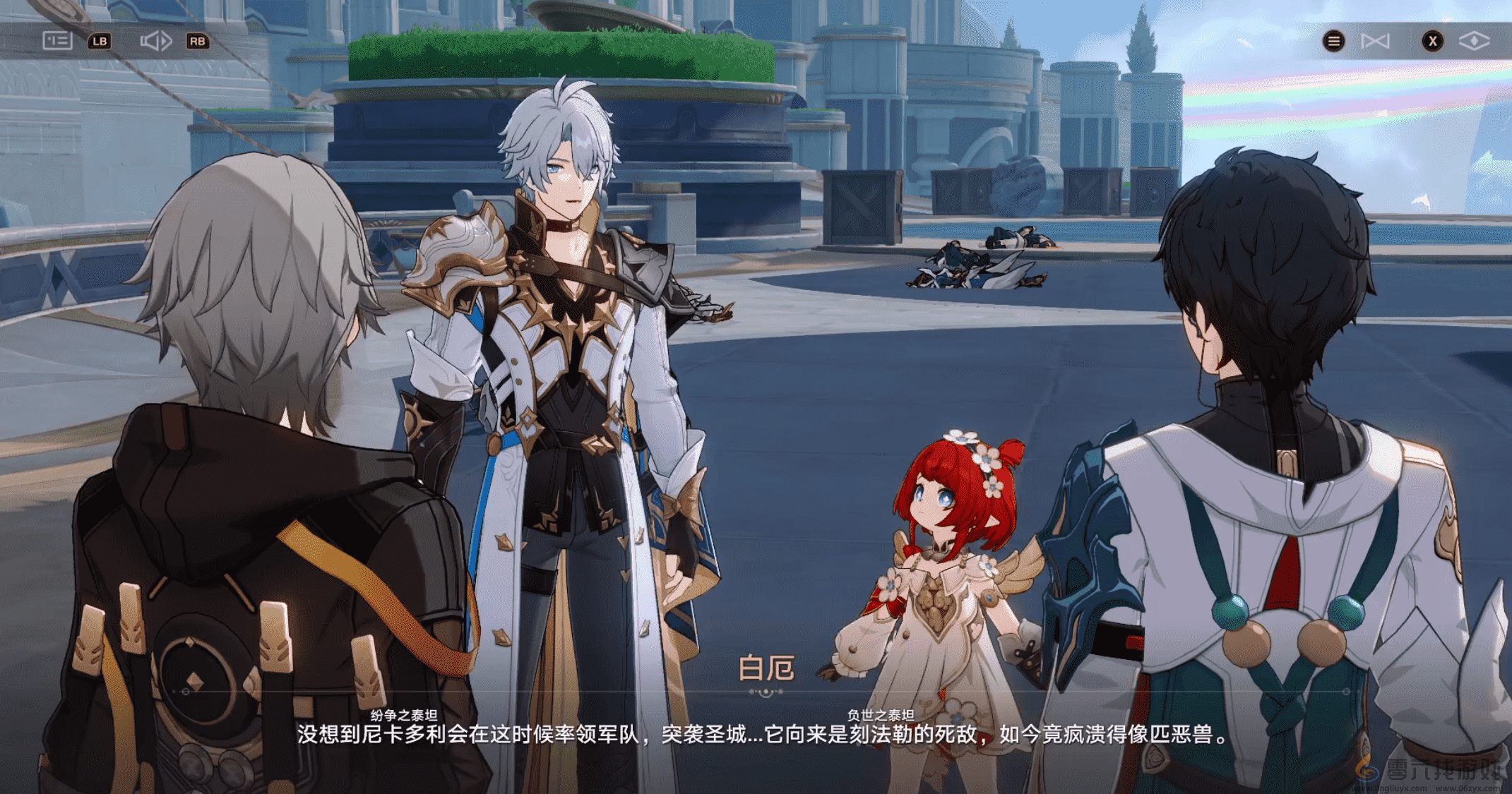1512x794 pixels.
Task: Open the dialogue history log icon
Action: pos(57,41)
